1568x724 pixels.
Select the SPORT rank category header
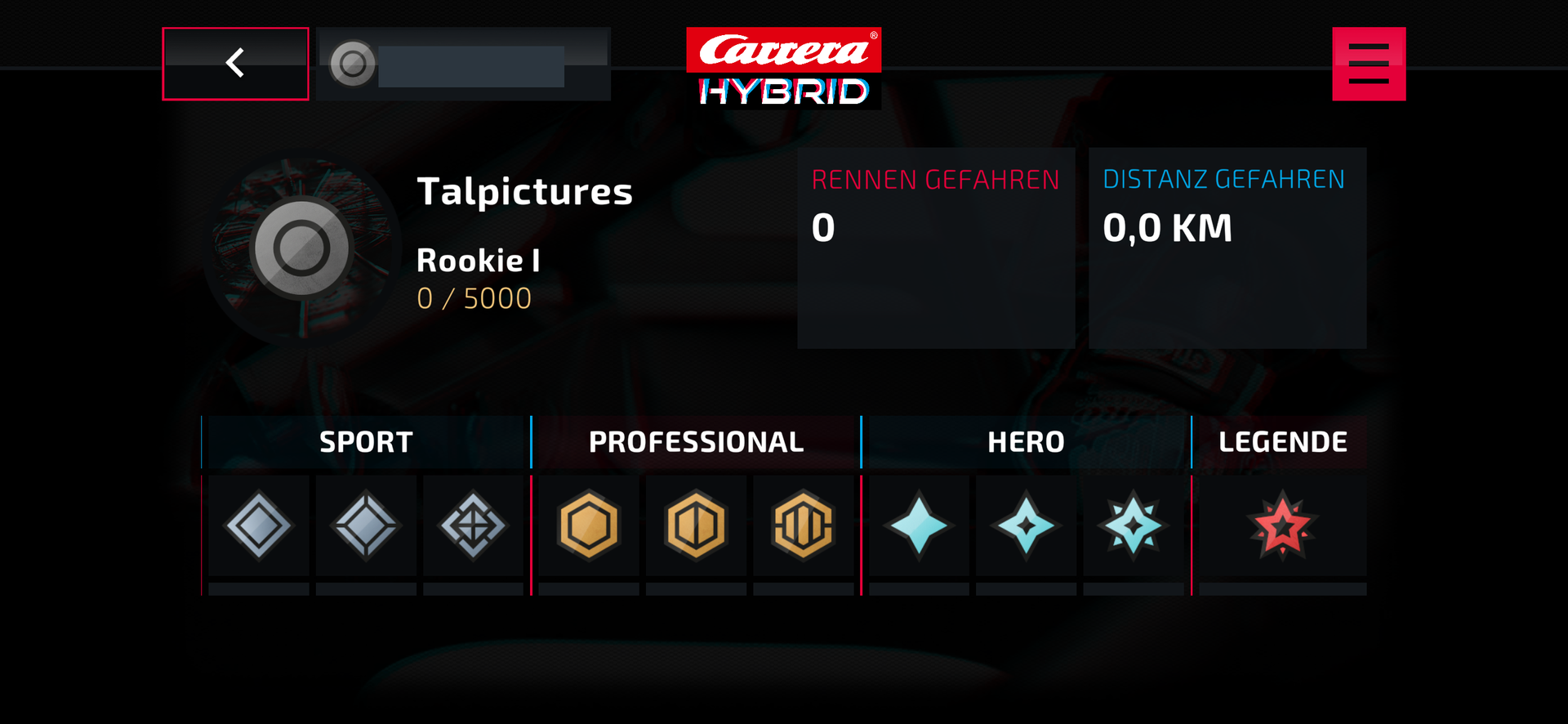tap(366, 442)
